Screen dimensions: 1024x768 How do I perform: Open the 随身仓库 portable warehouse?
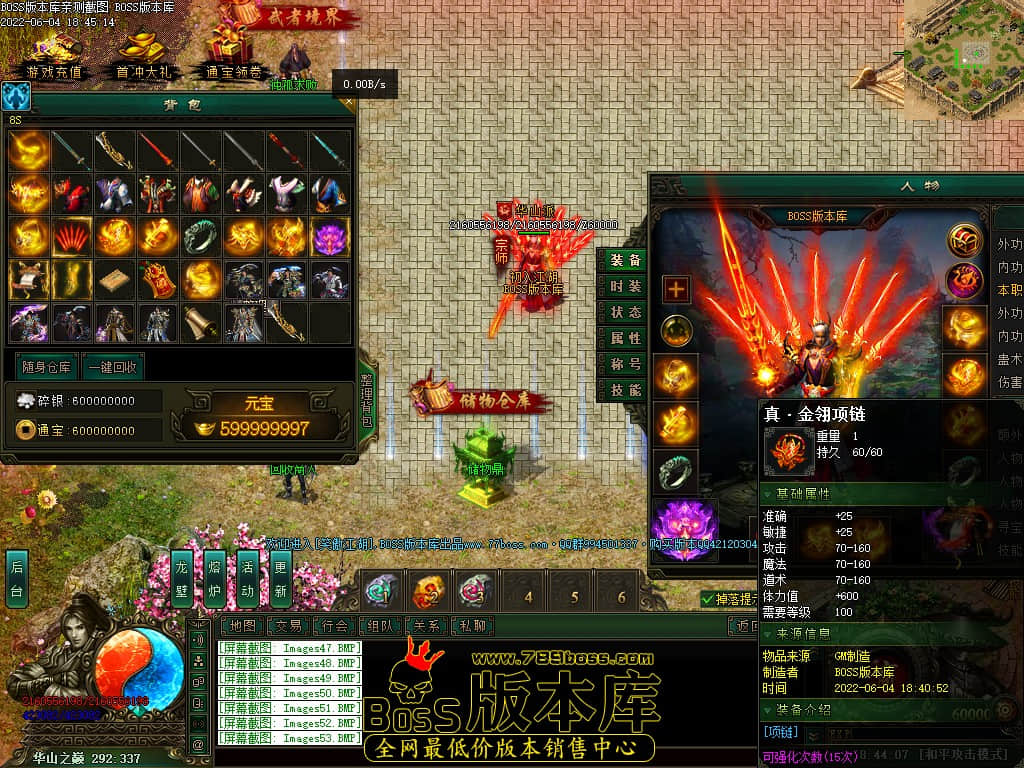pos(45,367)
